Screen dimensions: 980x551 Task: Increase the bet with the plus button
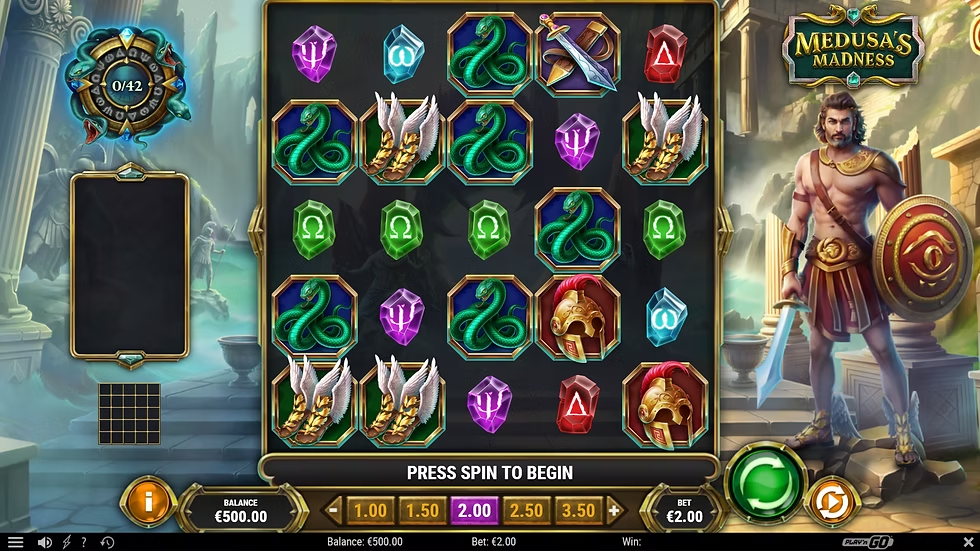[x=613, y=510]
